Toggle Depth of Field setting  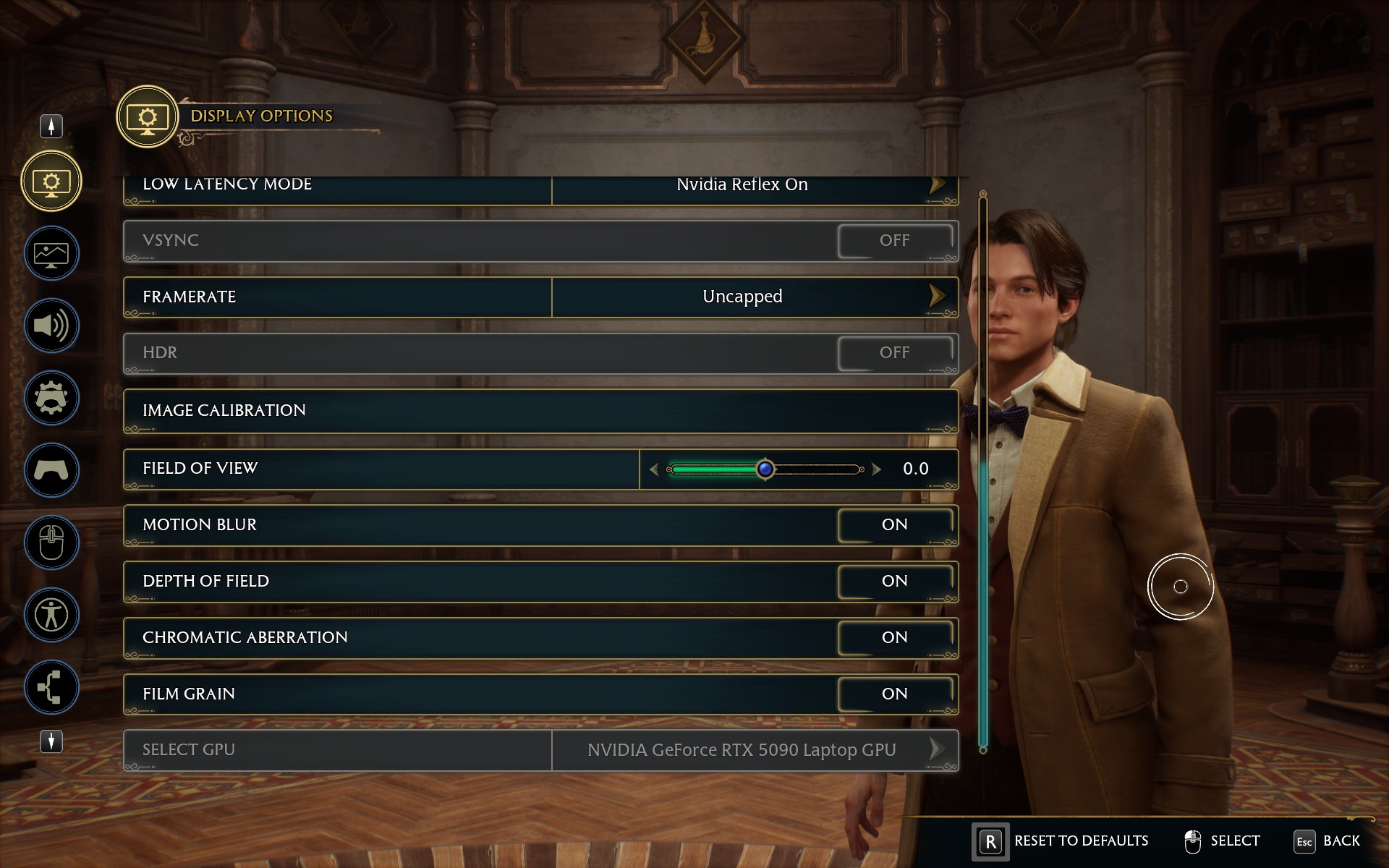click(895, 582)
